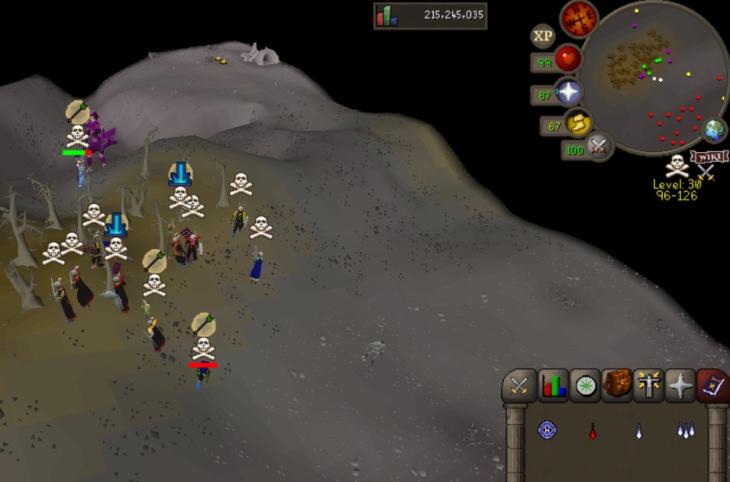Viewport: 730px width, 482px height.
Task: Open the Inventory backpack tab
Action: point(617,385)
